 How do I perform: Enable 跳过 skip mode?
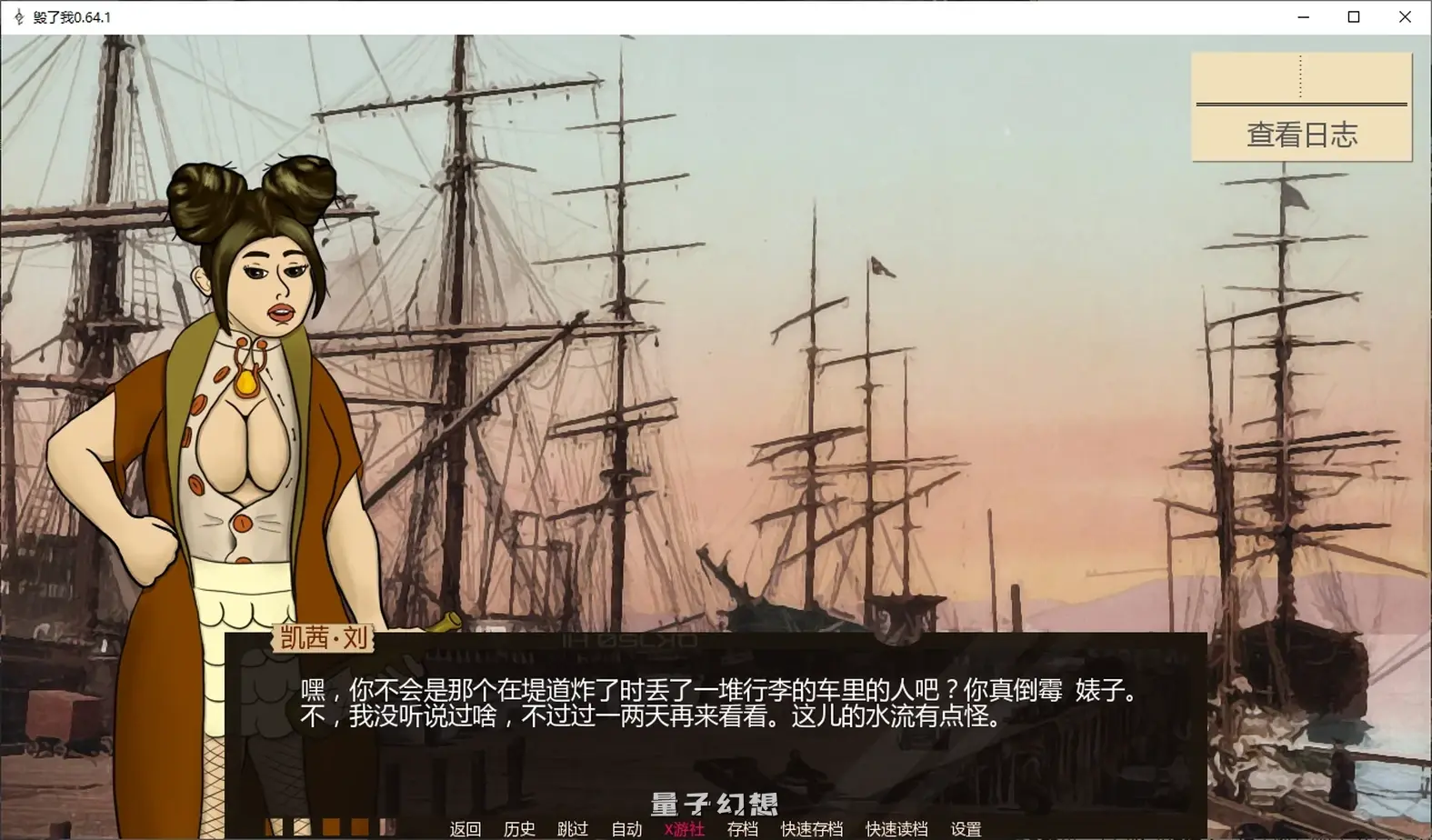(572, 828)
